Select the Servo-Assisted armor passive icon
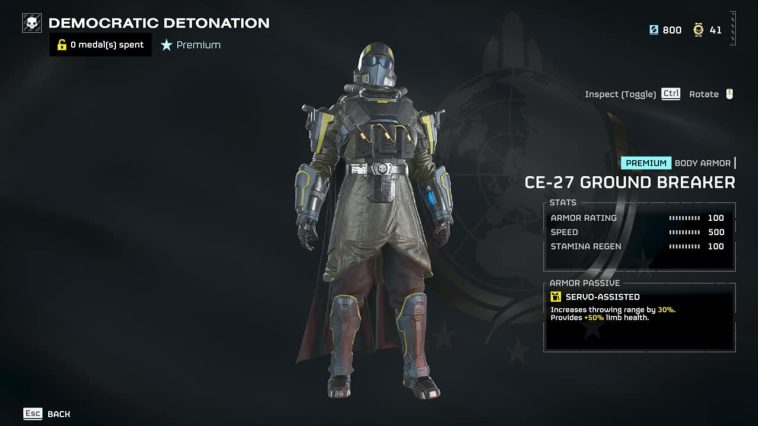This screenshot has height=426, width=758. coord(556,297)
